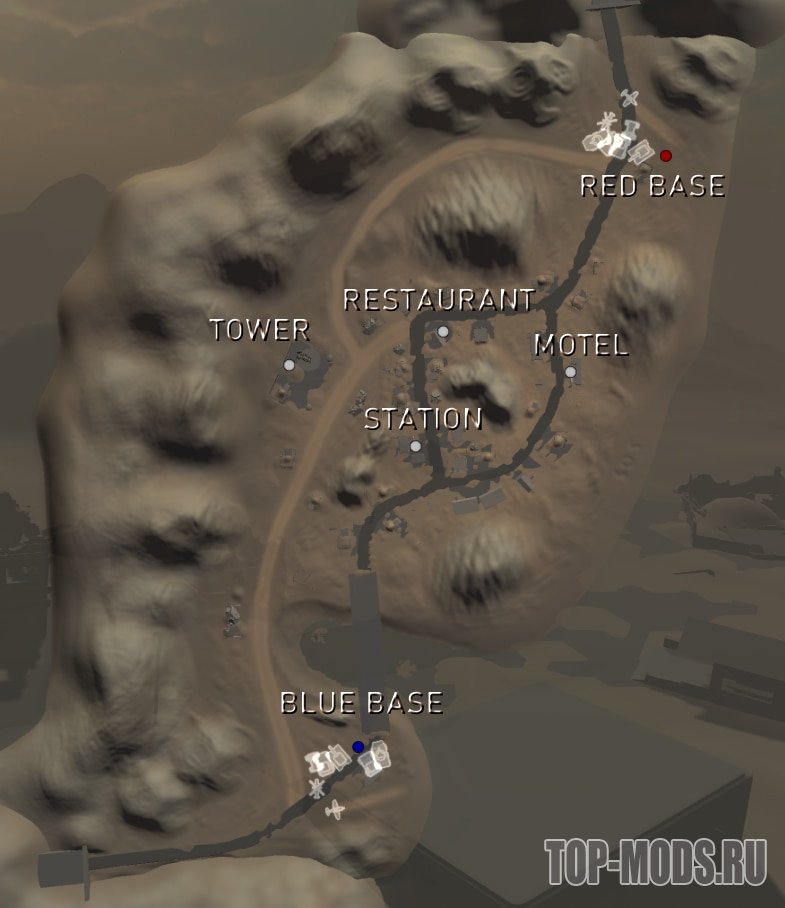Select the Red Base spawn point marker

tap(666, 156)
